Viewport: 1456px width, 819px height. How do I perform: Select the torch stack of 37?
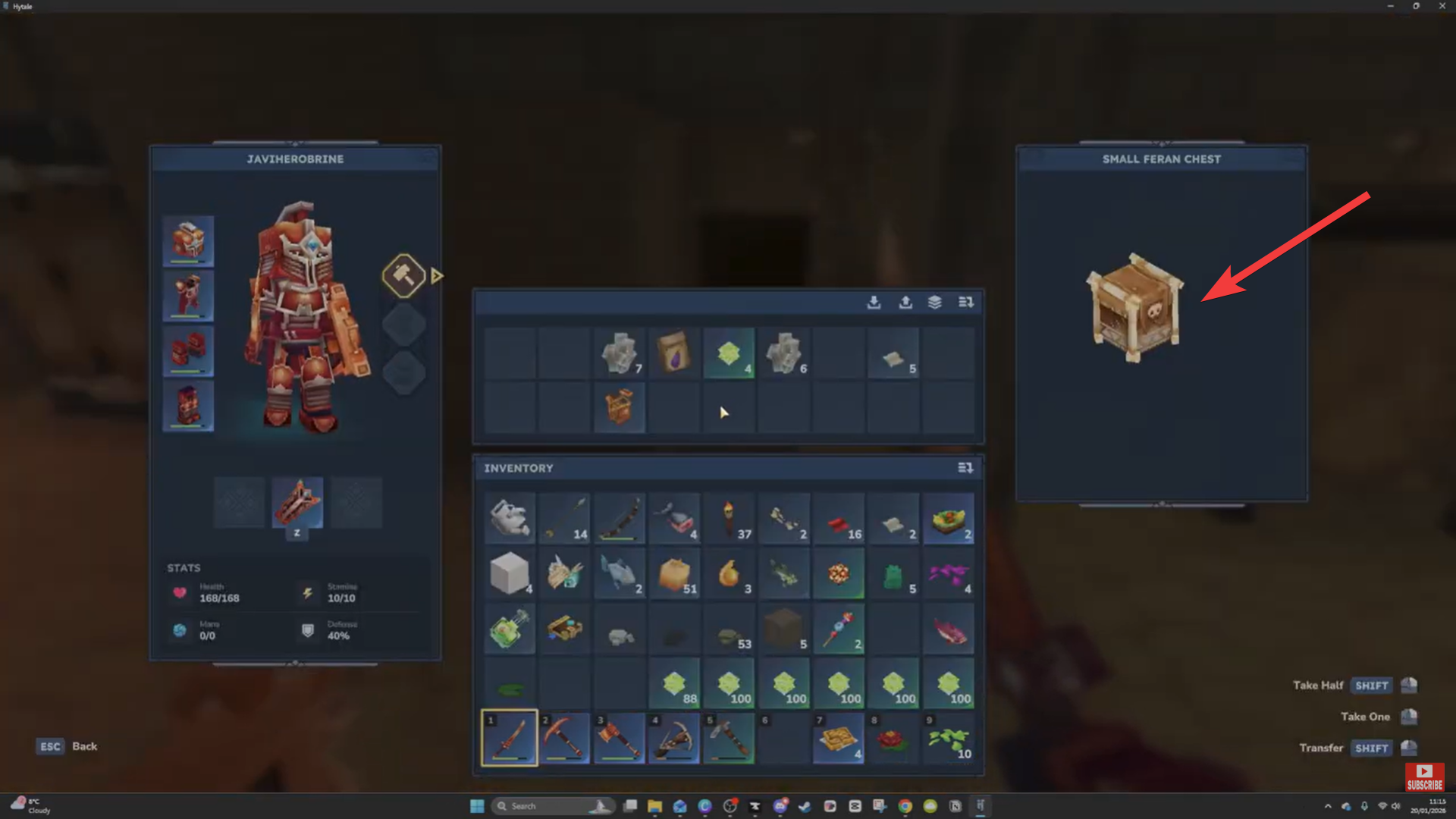point(730,519)
